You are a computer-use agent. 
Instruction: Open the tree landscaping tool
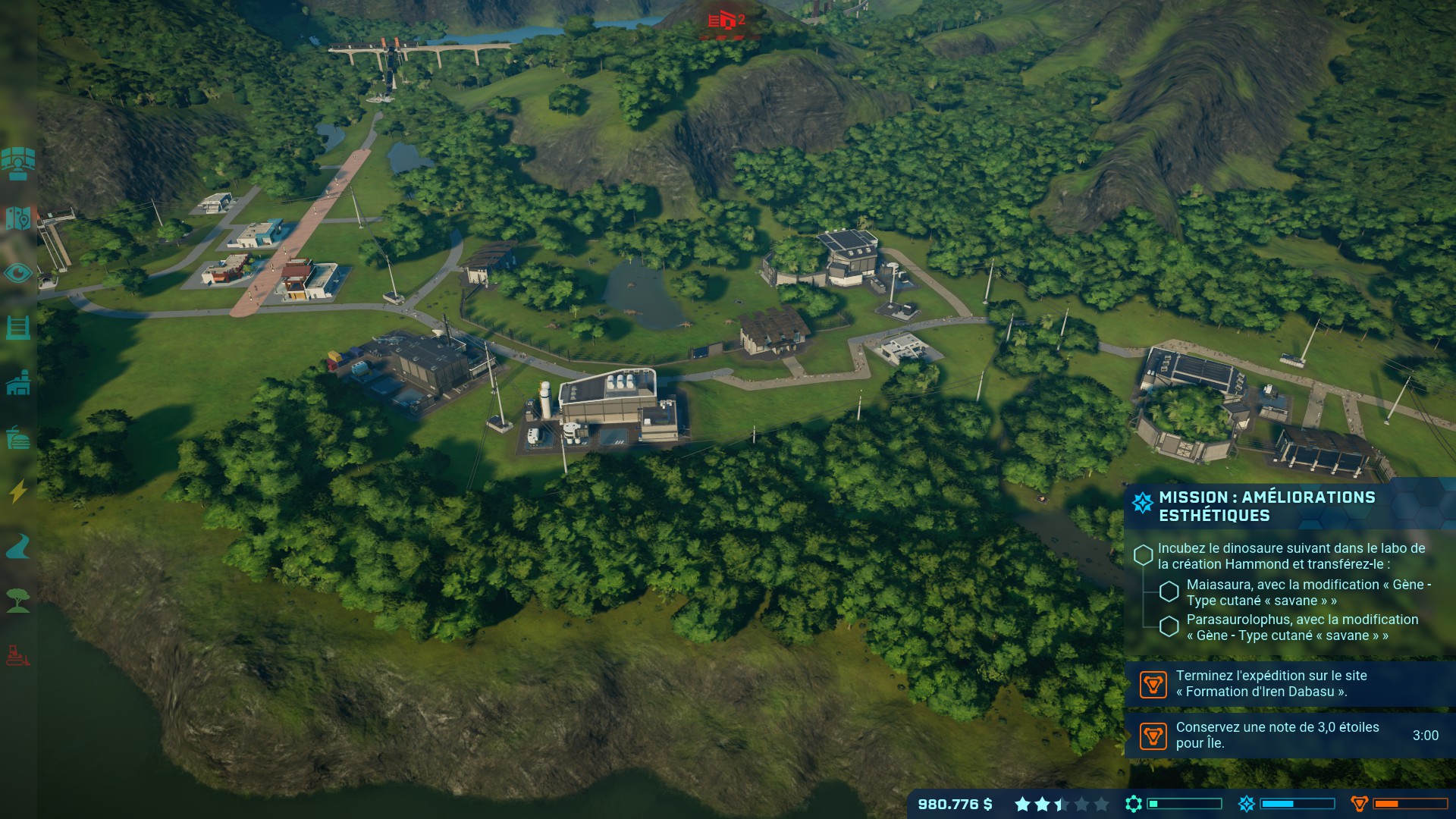point(17,601)
